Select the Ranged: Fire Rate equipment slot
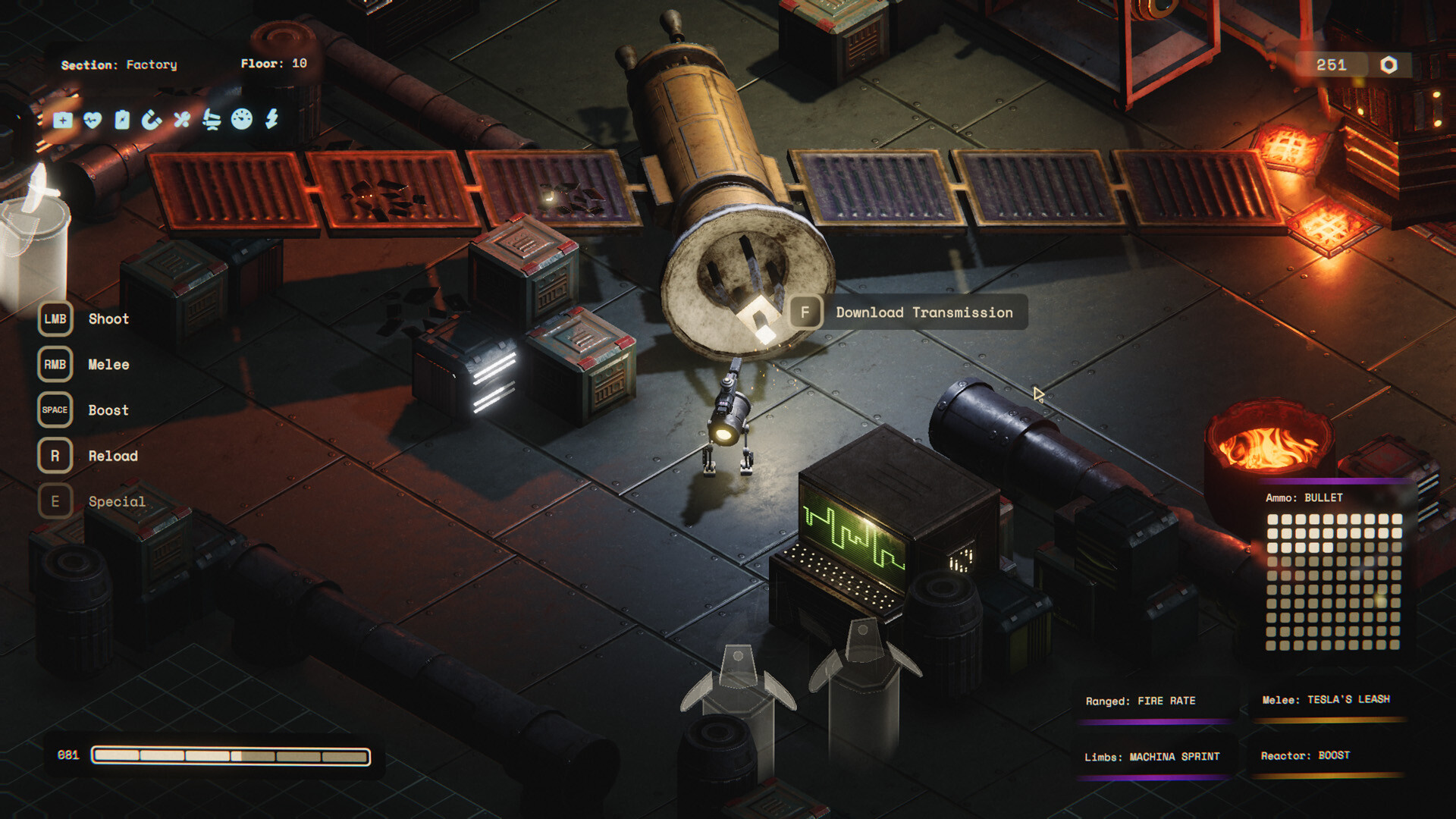The width and height of the screenshot is (1456, 819). click(x=1141, y=701)
